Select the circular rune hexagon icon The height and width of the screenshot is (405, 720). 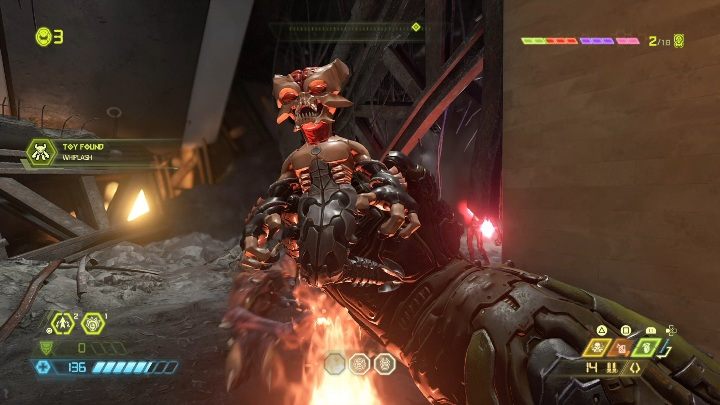pos(93,322)
